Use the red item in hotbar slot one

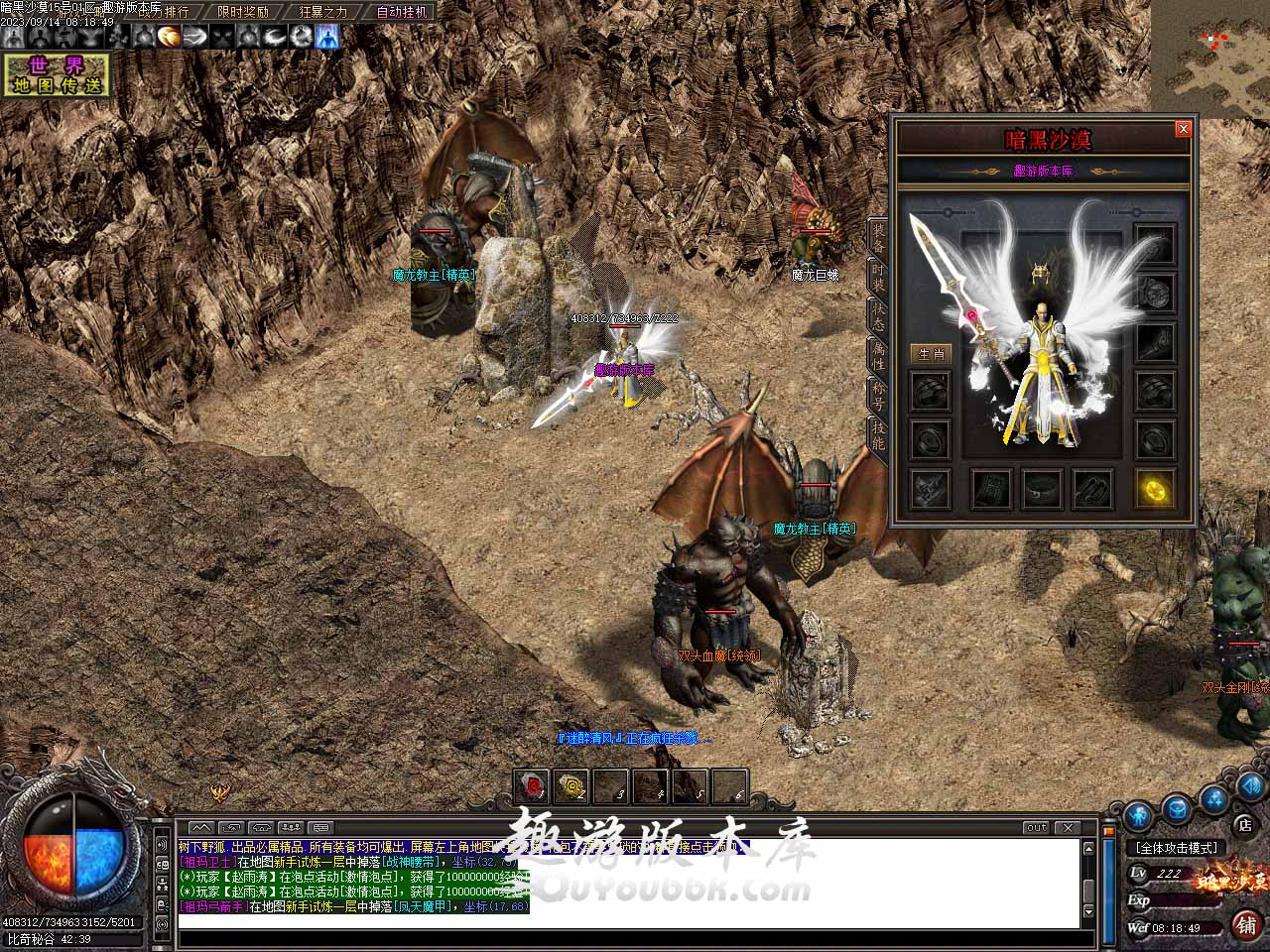[533, 787]
